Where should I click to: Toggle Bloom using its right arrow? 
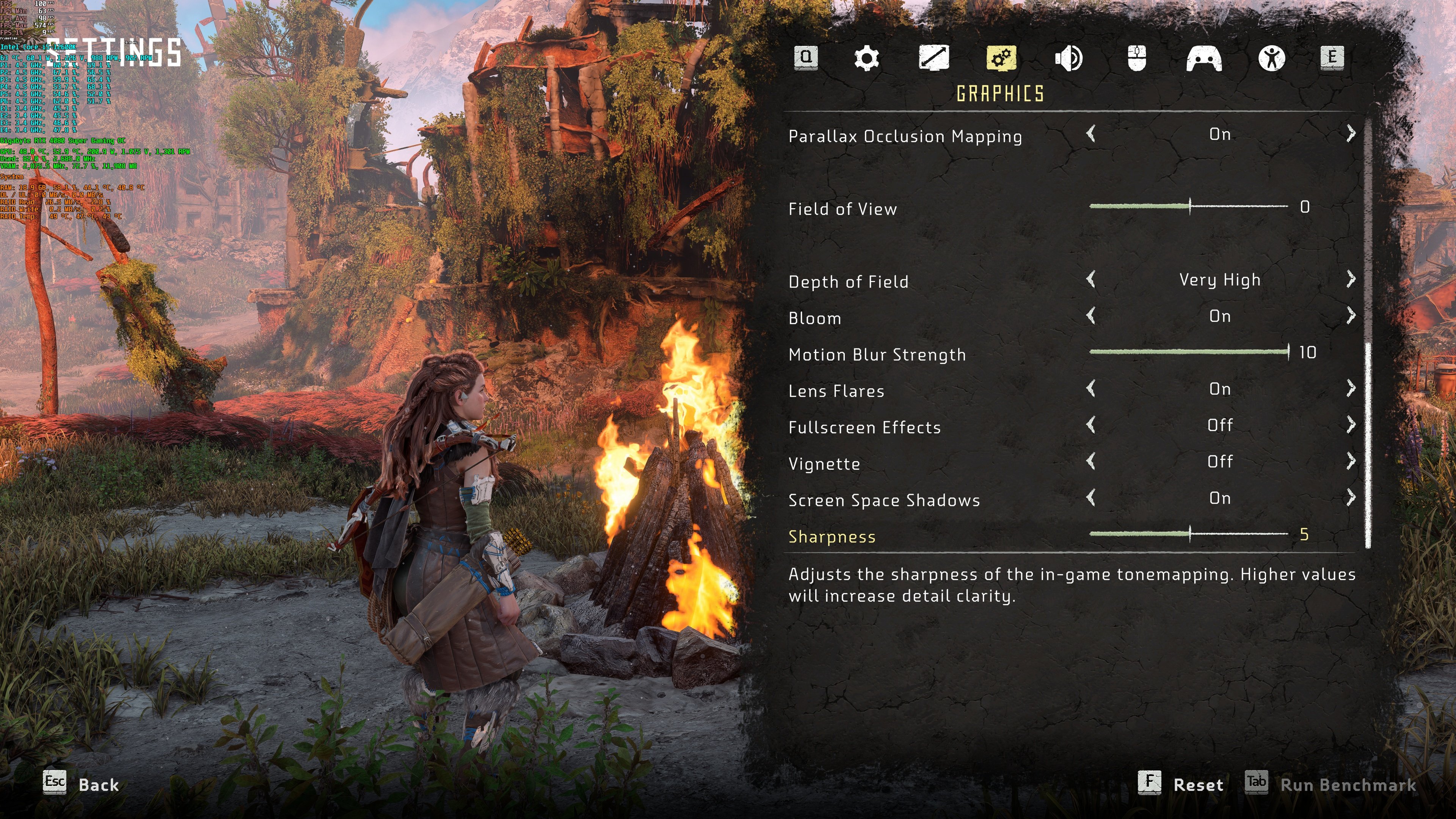pos(1351,316)
